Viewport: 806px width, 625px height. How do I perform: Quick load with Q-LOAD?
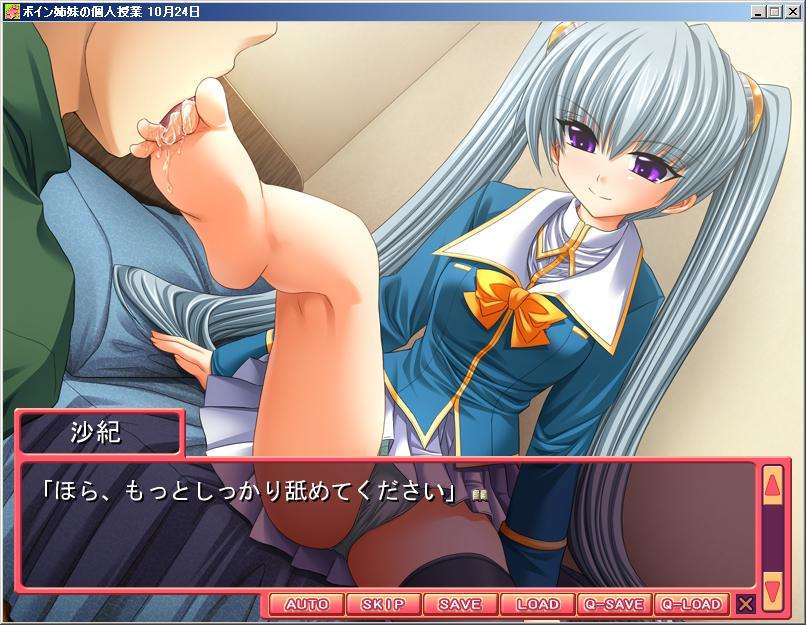691,604
